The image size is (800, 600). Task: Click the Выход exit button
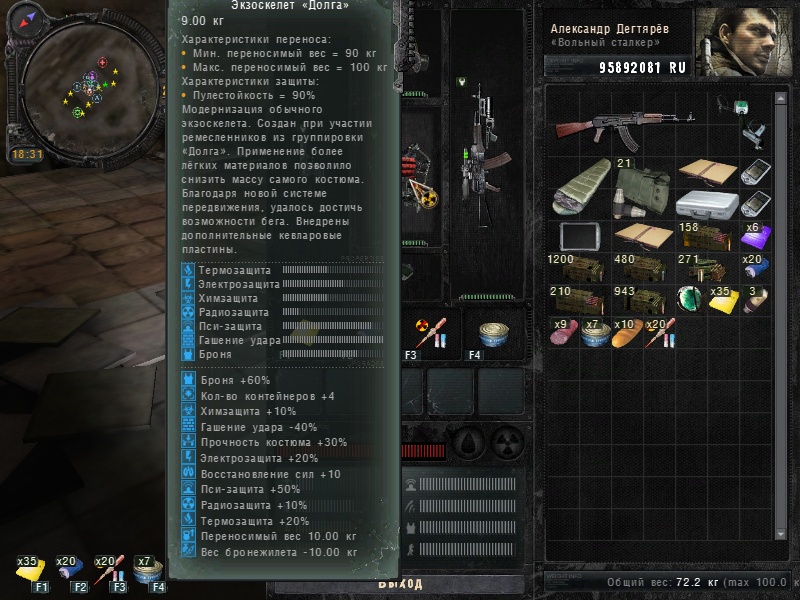(x=400, y=584)
